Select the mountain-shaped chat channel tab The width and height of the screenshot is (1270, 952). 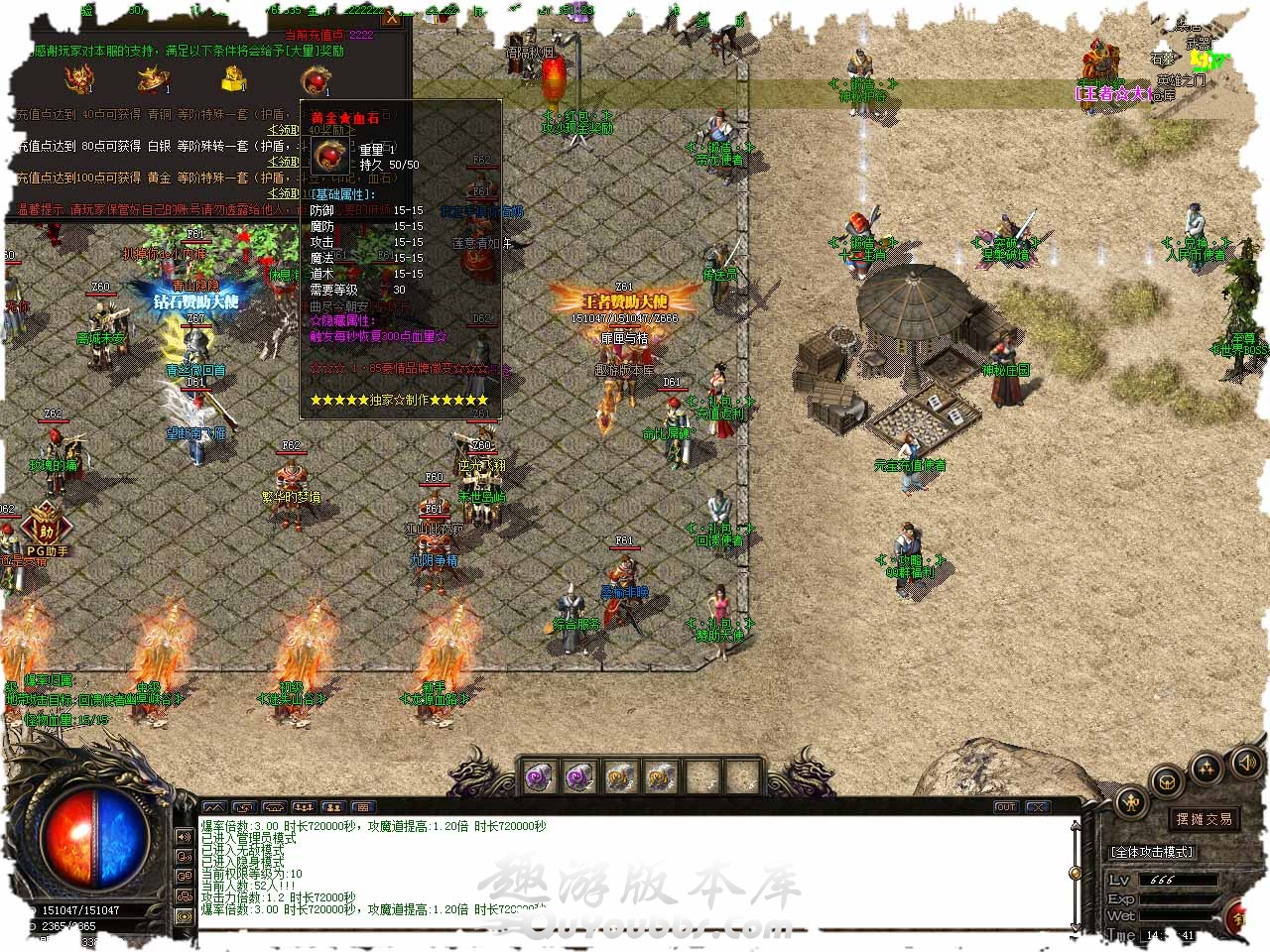(x=214, y=808)
